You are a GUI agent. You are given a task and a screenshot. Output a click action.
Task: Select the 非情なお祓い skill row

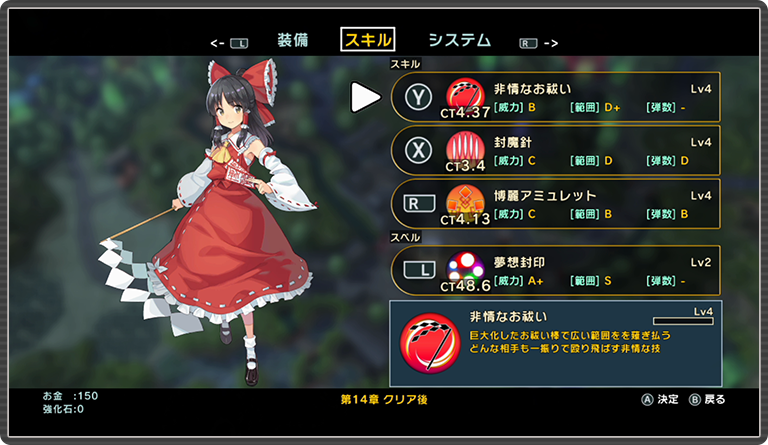[x=555, y=96]
